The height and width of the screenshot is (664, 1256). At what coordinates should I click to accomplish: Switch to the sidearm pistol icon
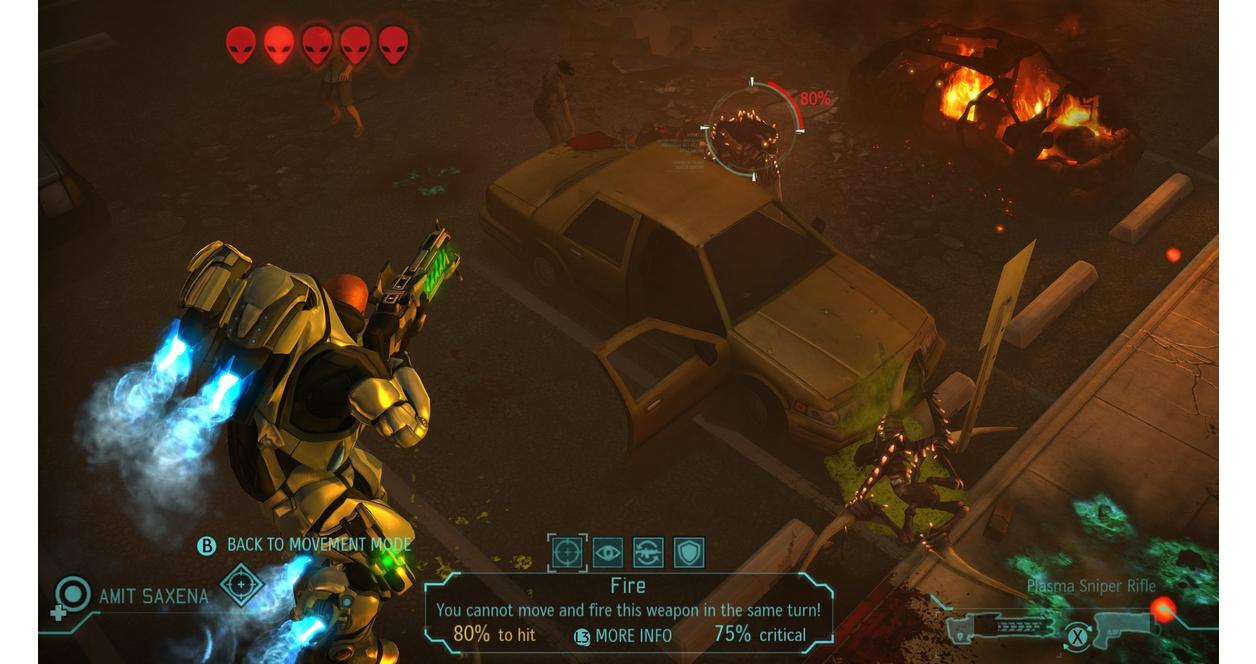tap(1125, 627)
